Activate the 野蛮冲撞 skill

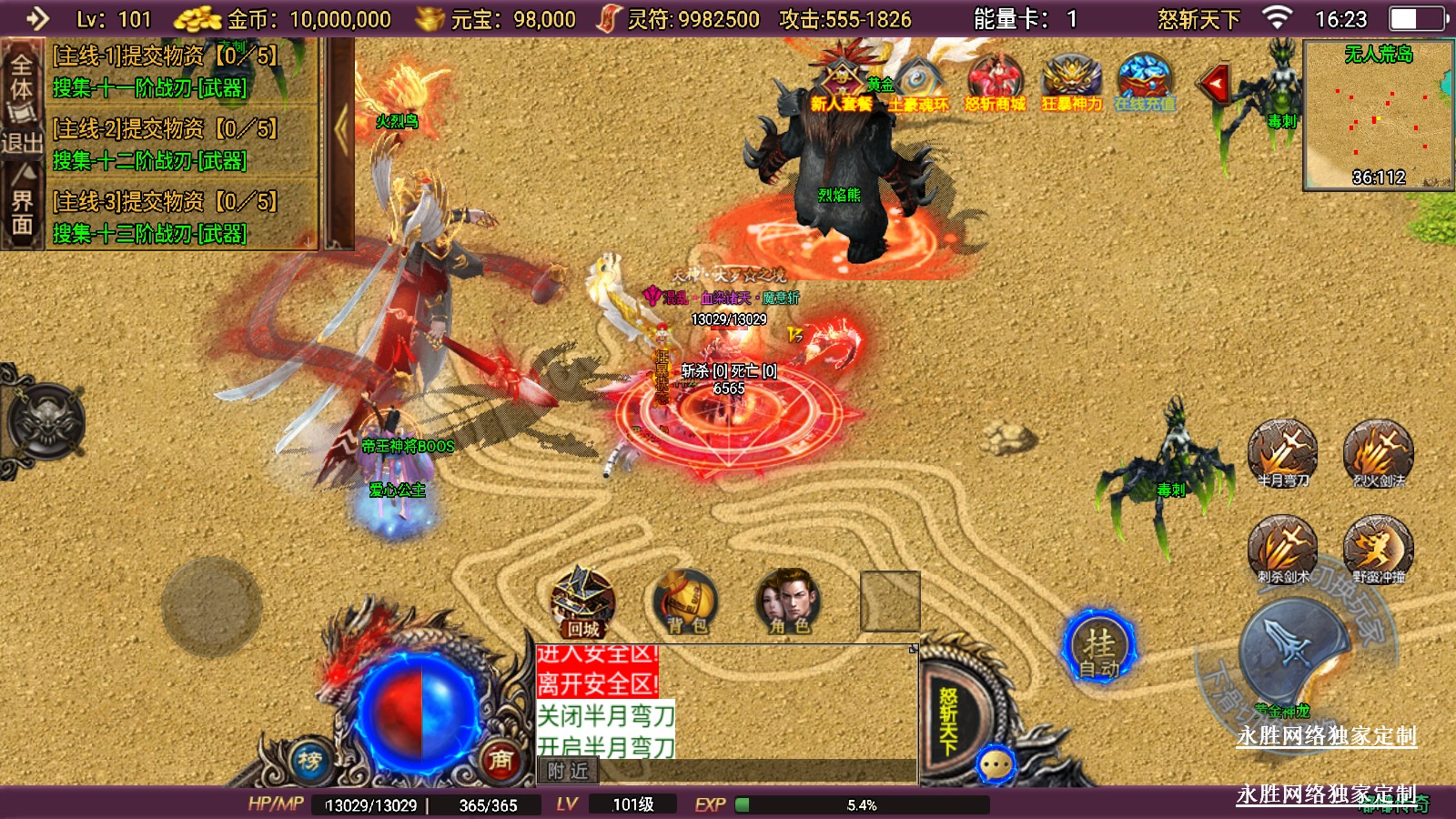pos(1379,549)
